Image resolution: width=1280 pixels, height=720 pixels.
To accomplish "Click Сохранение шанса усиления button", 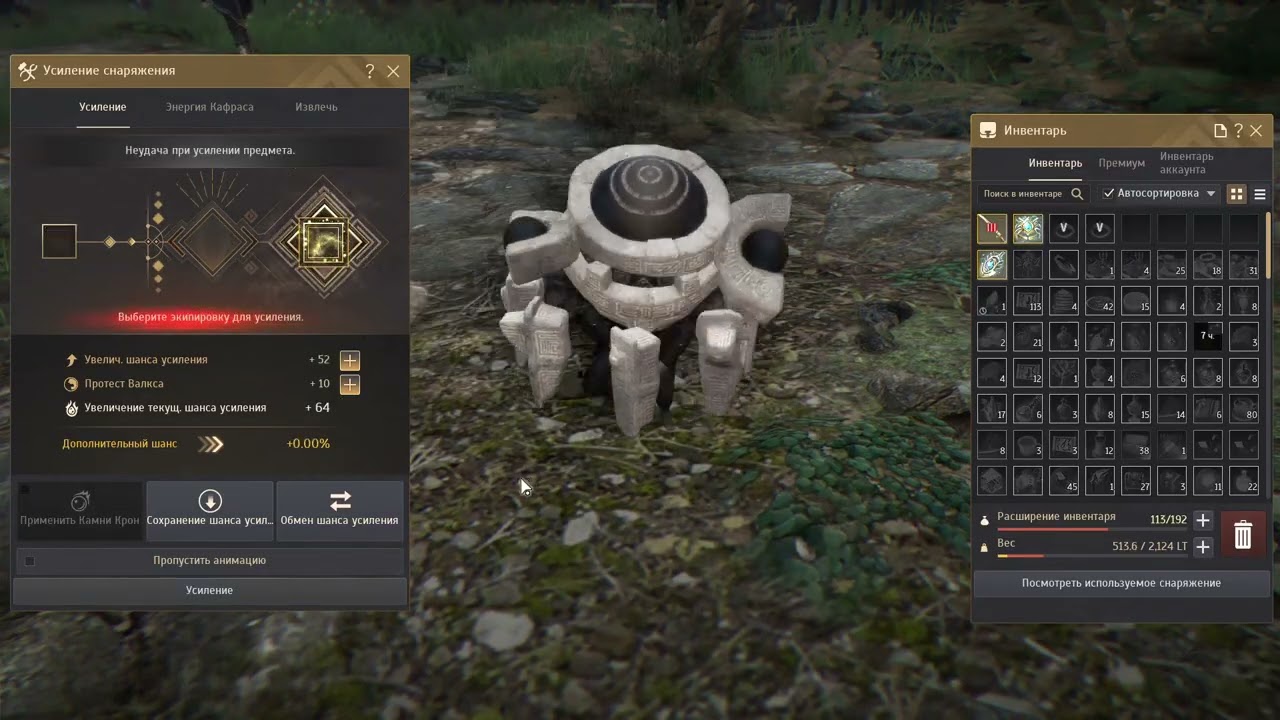I will pyautogui.click(x=210, y=510).
